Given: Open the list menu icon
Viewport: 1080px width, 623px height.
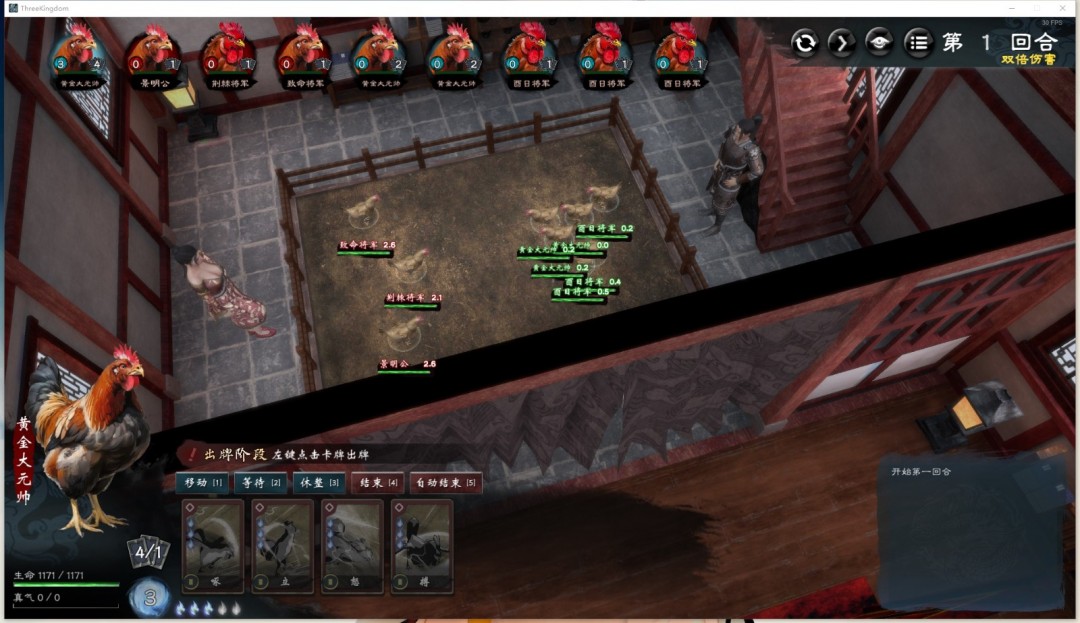Looking at the screenshot, I should point(917,42).
